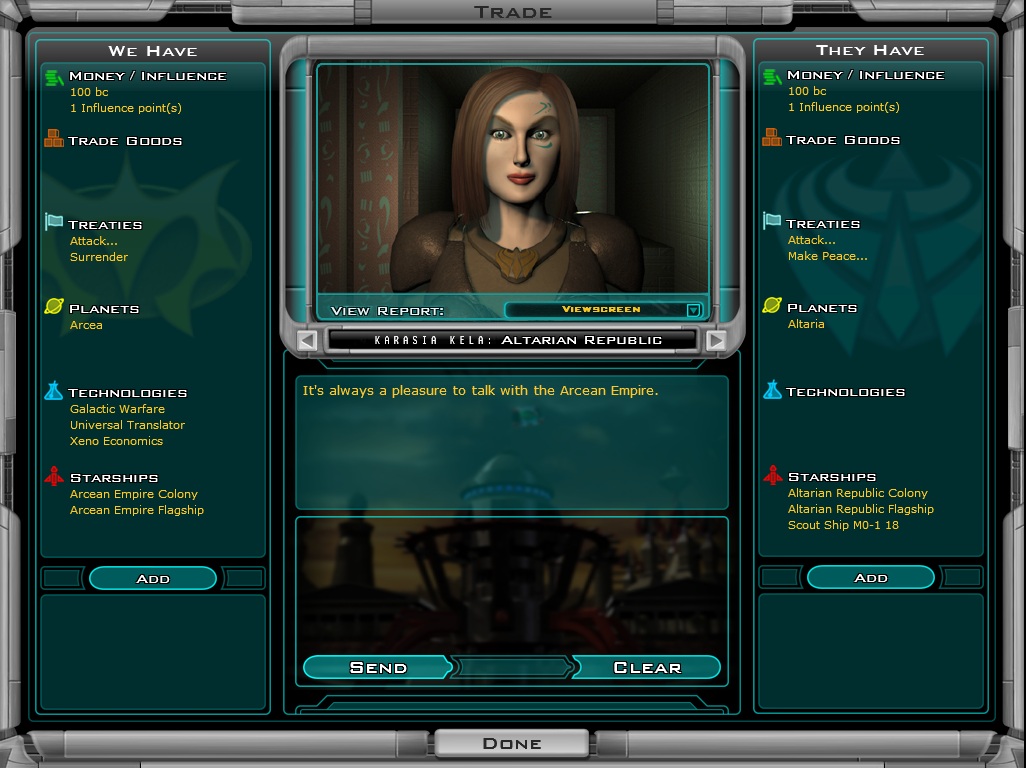Send the trade proposal
This screenshot has width=1026, height=768.
(378, 667)
